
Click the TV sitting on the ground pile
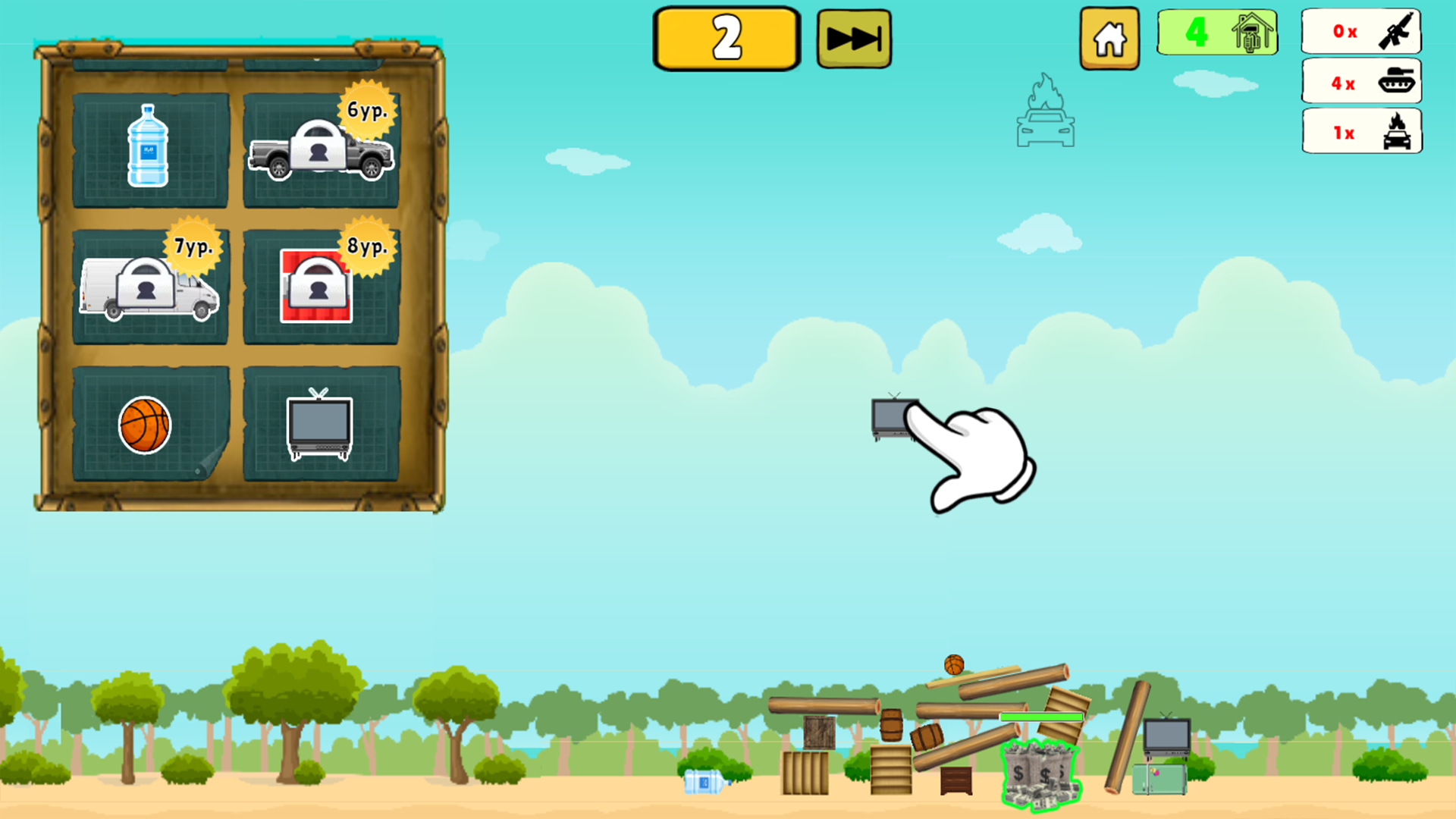pyautogui.click(x=1166, y=736)
